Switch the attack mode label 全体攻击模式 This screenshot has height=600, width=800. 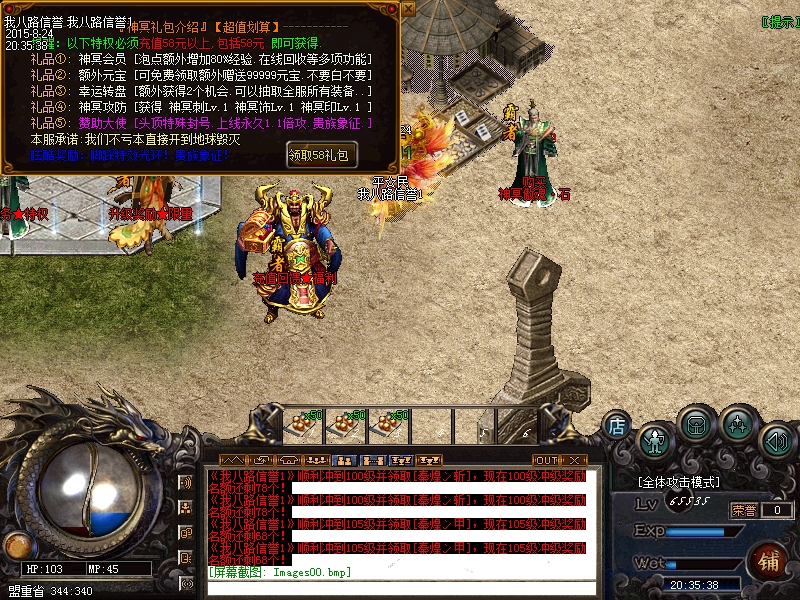coord(678,482)
